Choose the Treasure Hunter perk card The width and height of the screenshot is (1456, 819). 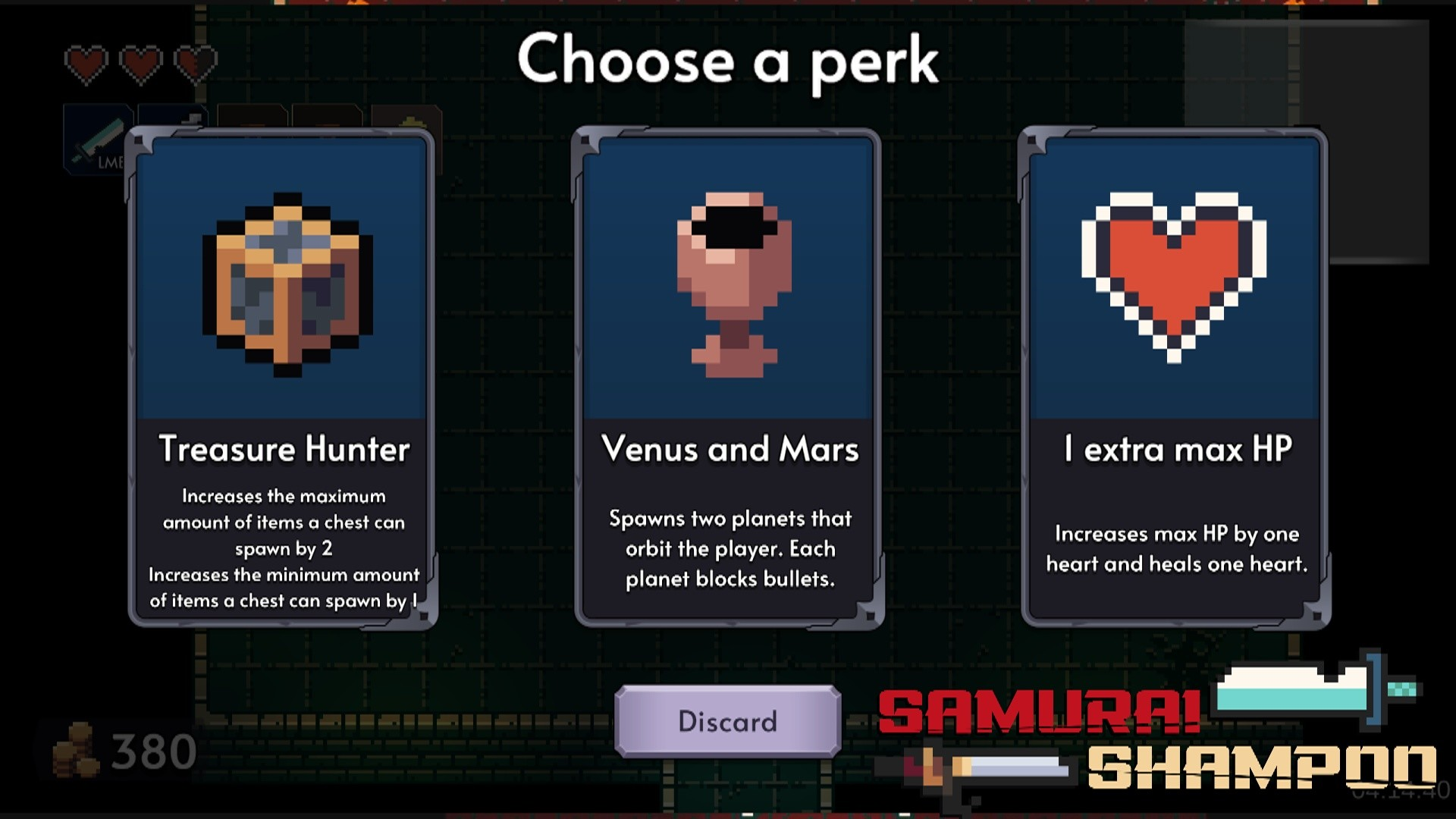[281, 379]
